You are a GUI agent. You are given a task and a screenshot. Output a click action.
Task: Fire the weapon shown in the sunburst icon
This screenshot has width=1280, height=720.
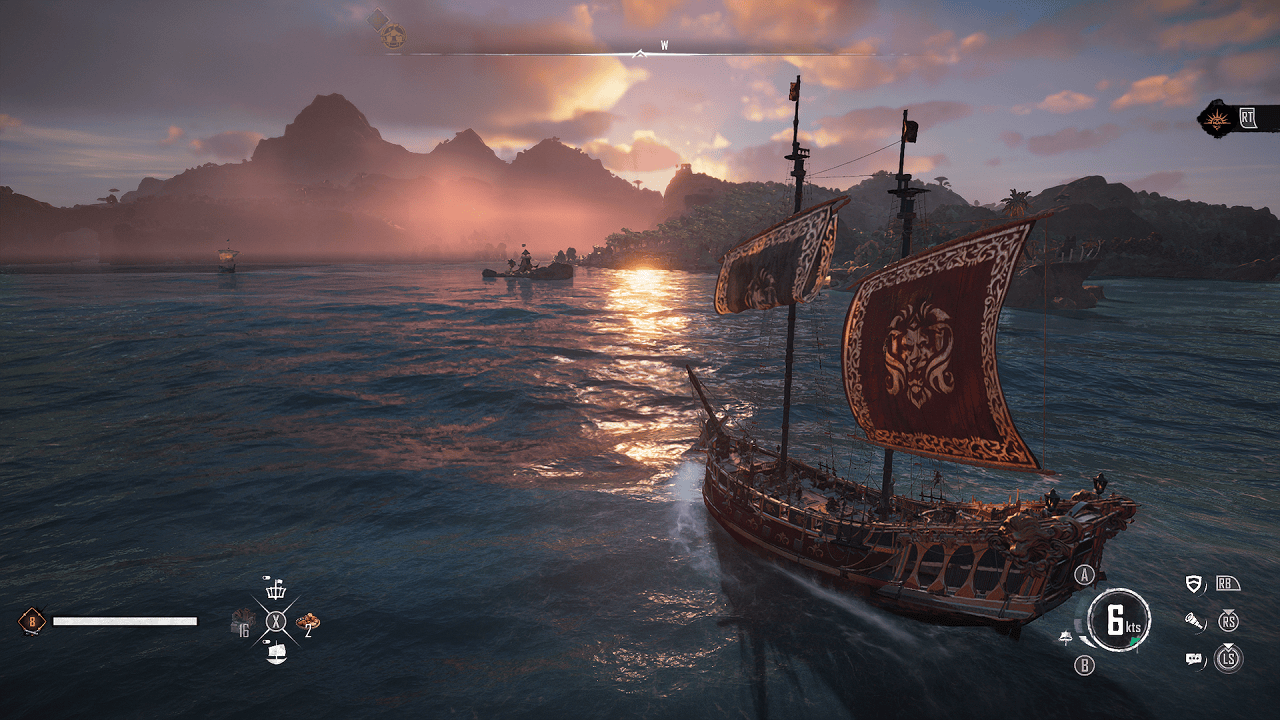click(x=1219, y=119)
